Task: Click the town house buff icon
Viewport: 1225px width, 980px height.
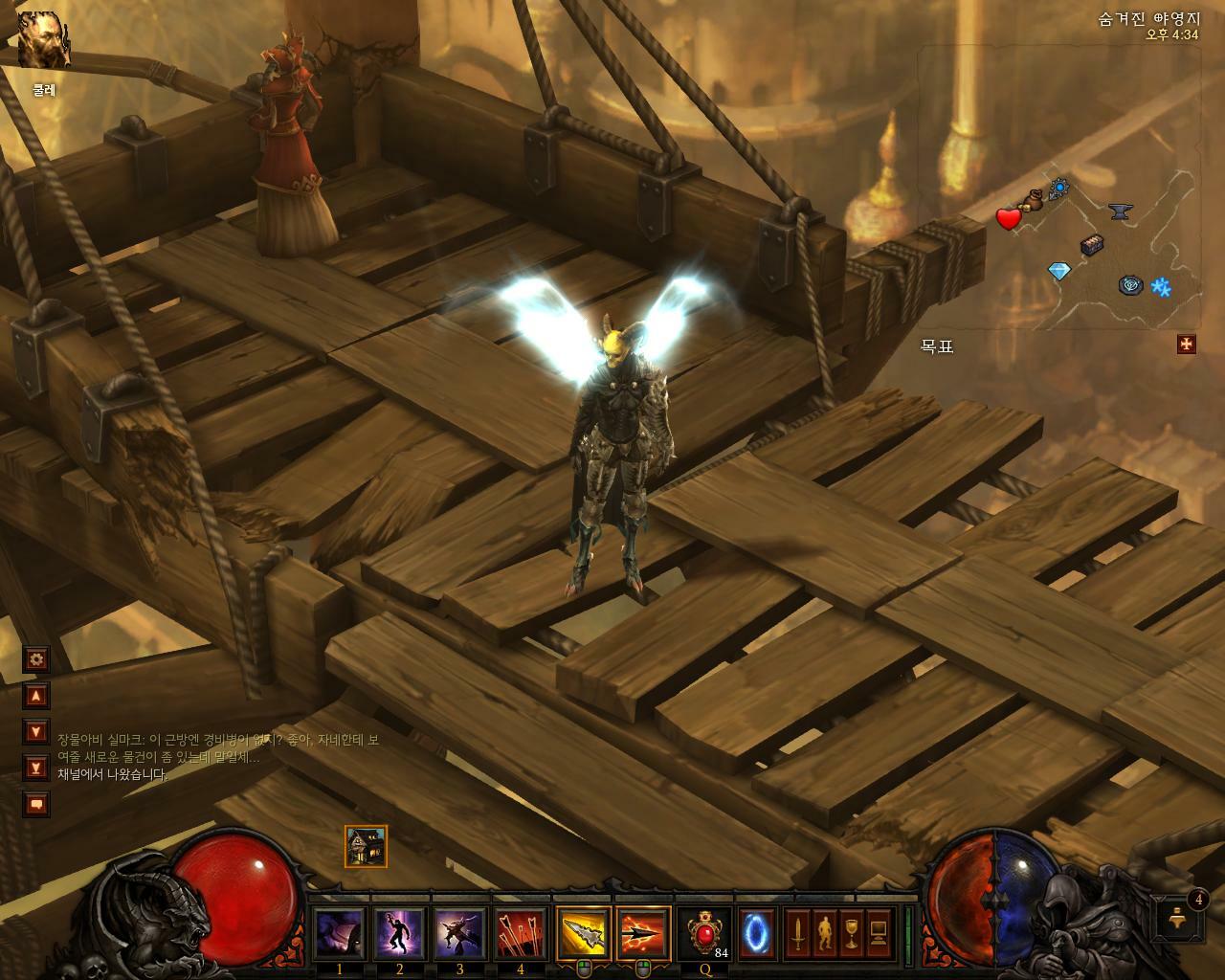Action: click(x=366, y=846)
